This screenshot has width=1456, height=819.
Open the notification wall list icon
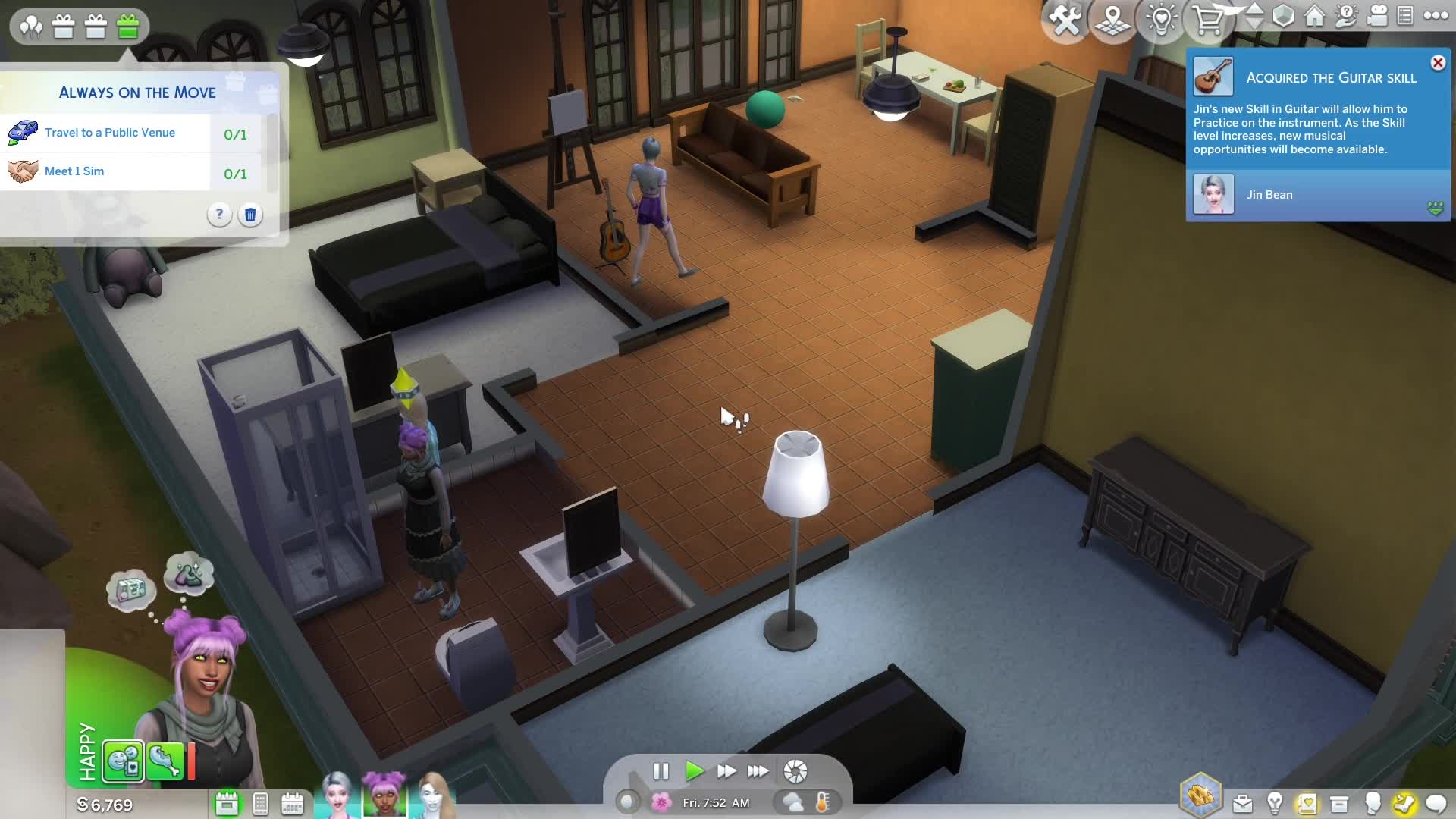point(1404,17)
